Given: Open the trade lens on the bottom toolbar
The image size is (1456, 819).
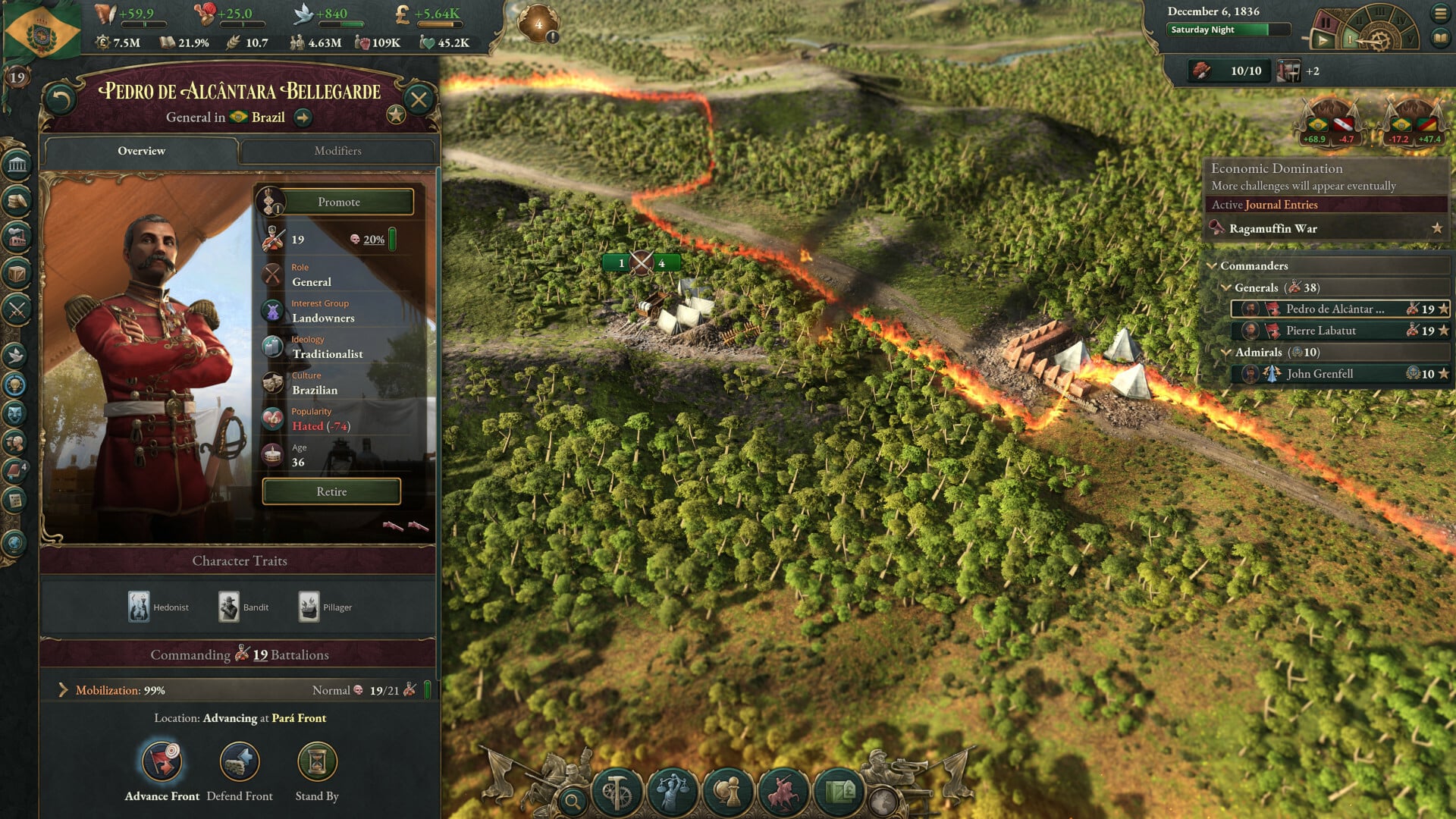Looking at the screenshot, I should pyautogui.click(x=840, y=790).
